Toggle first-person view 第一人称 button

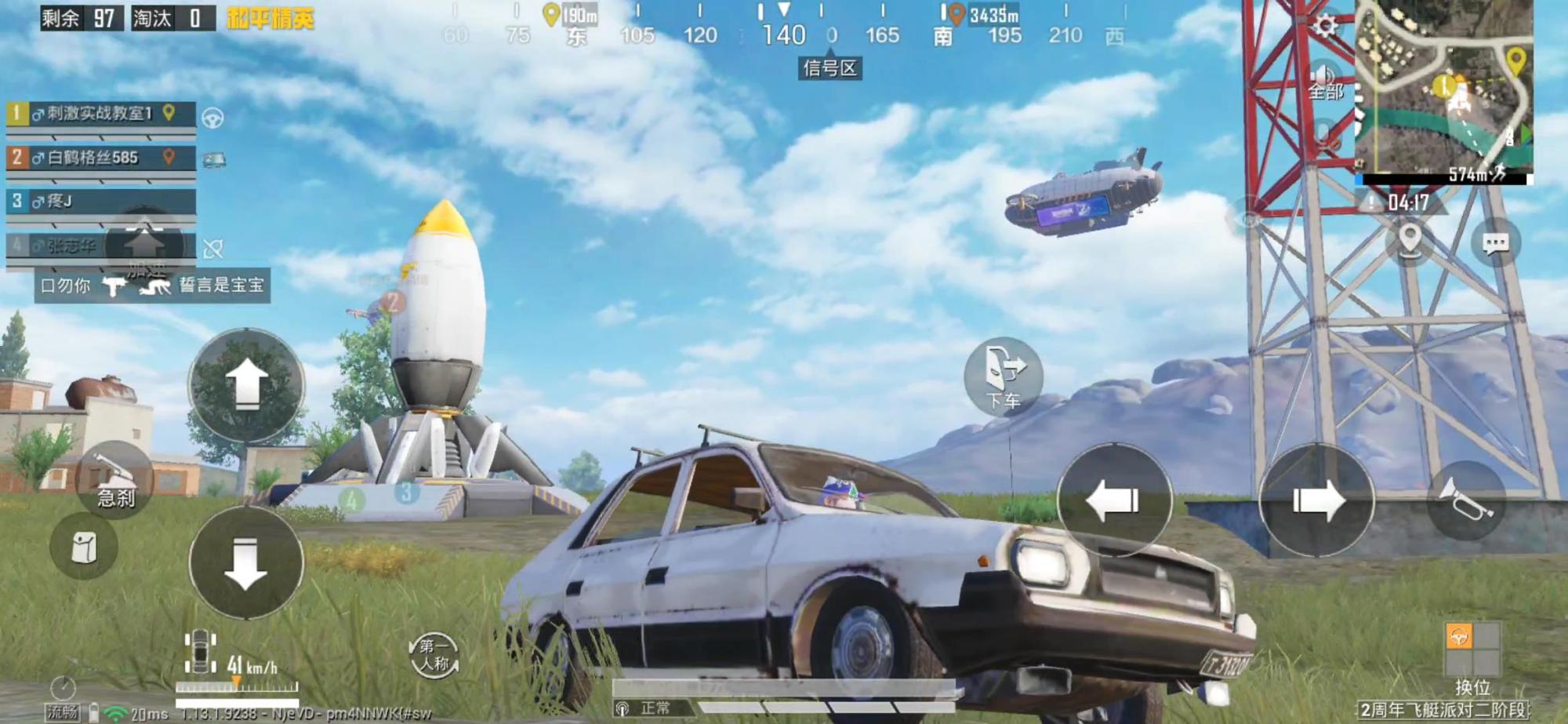click(x=434, y=656)
